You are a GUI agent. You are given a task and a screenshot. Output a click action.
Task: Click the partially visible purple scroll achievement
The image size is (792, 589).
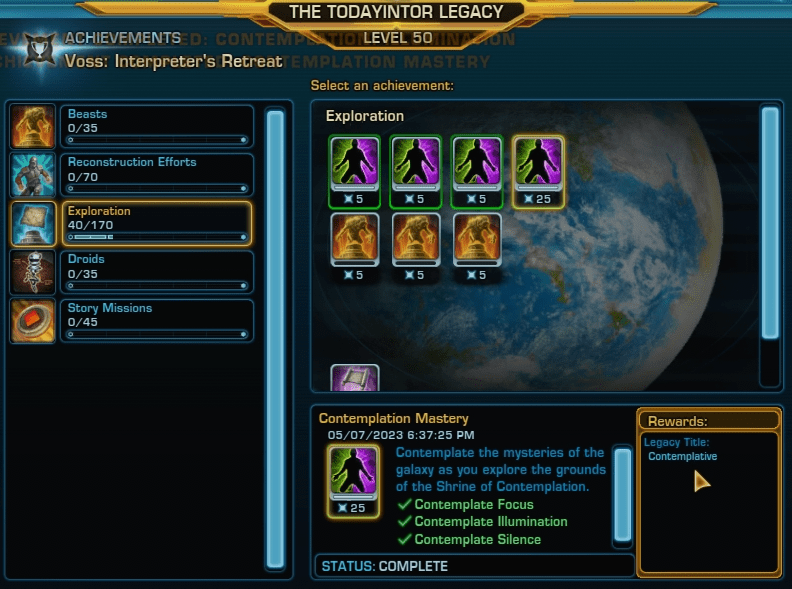pyautogui.click(x=355, y=378)
